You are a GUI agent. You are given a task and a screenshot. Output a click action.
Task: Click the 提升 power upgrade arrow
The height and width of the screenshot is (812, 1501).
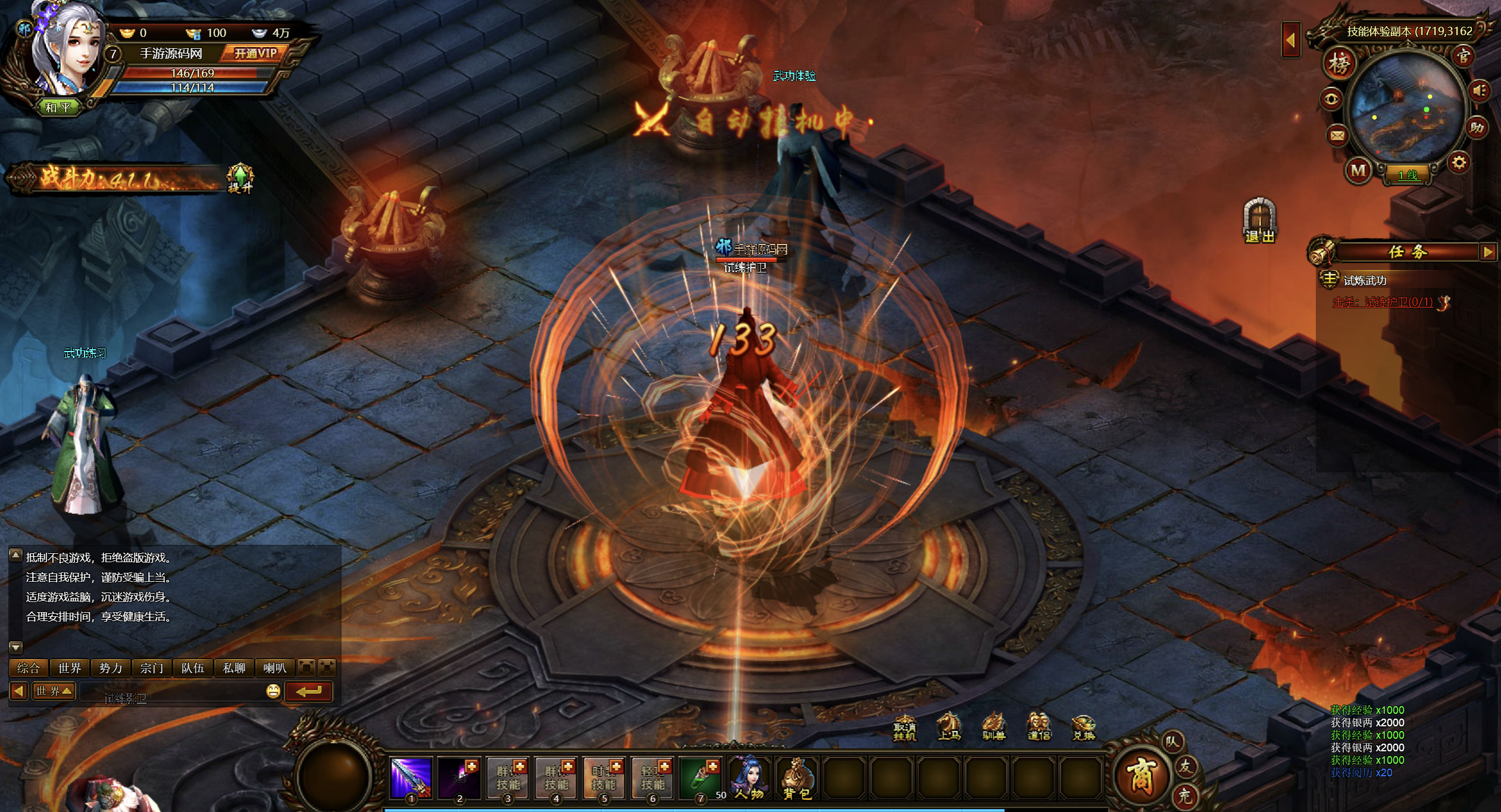click(240, 177)
